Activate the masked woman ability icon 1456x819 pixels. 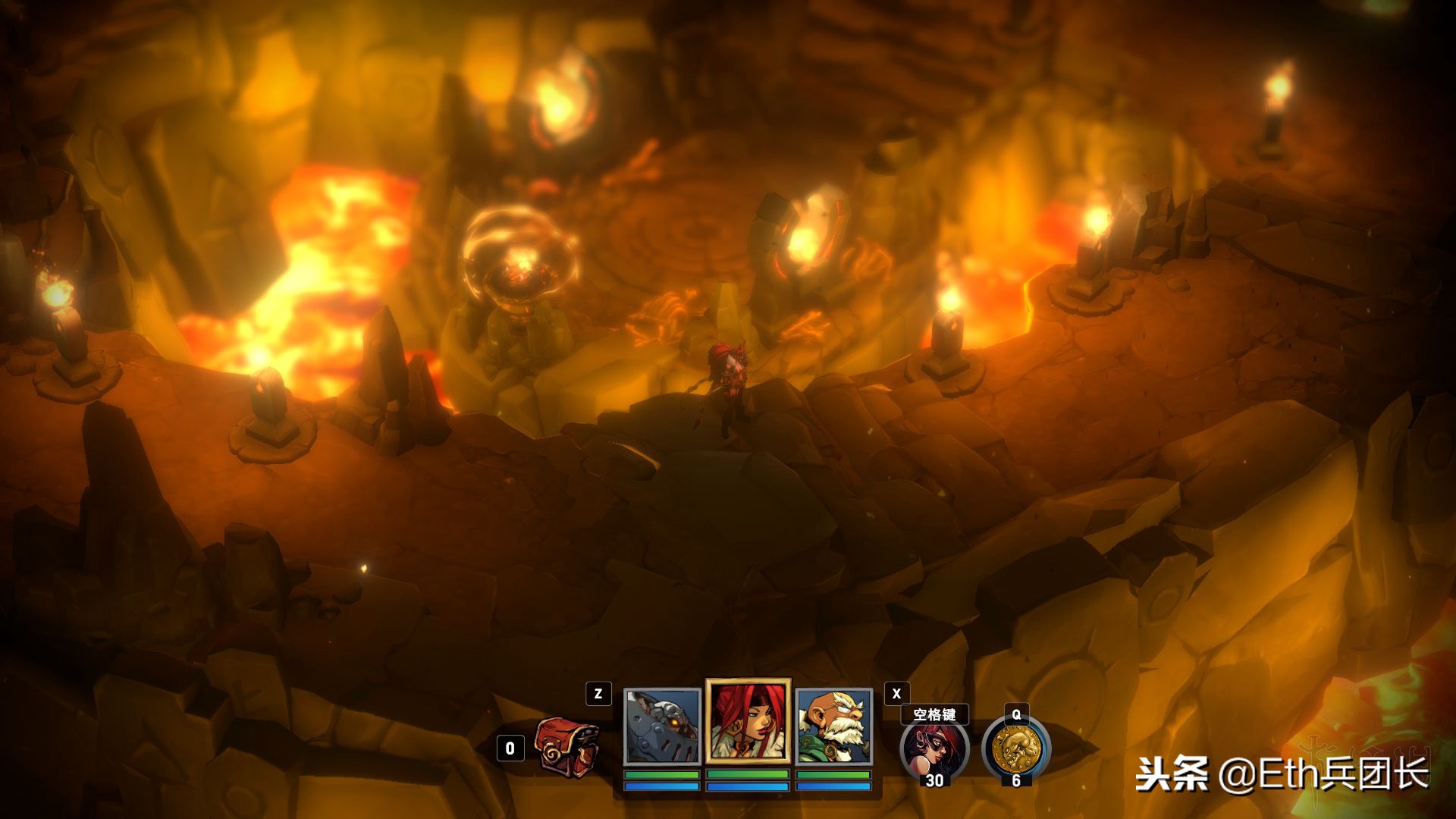tap(934, 749)
